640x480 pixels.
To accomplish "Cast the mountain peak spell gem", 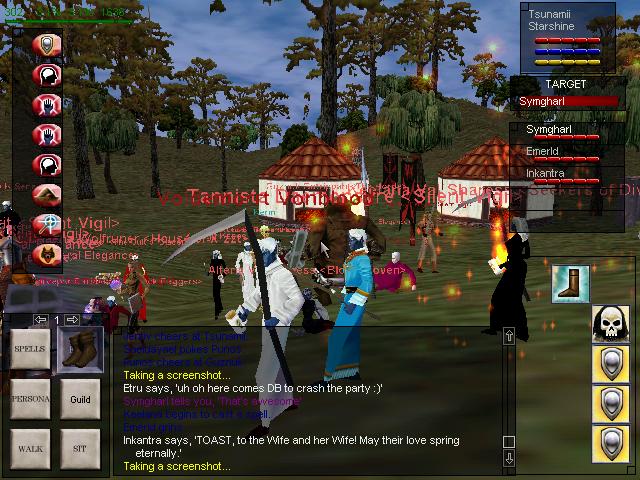I will click(47, 194).
